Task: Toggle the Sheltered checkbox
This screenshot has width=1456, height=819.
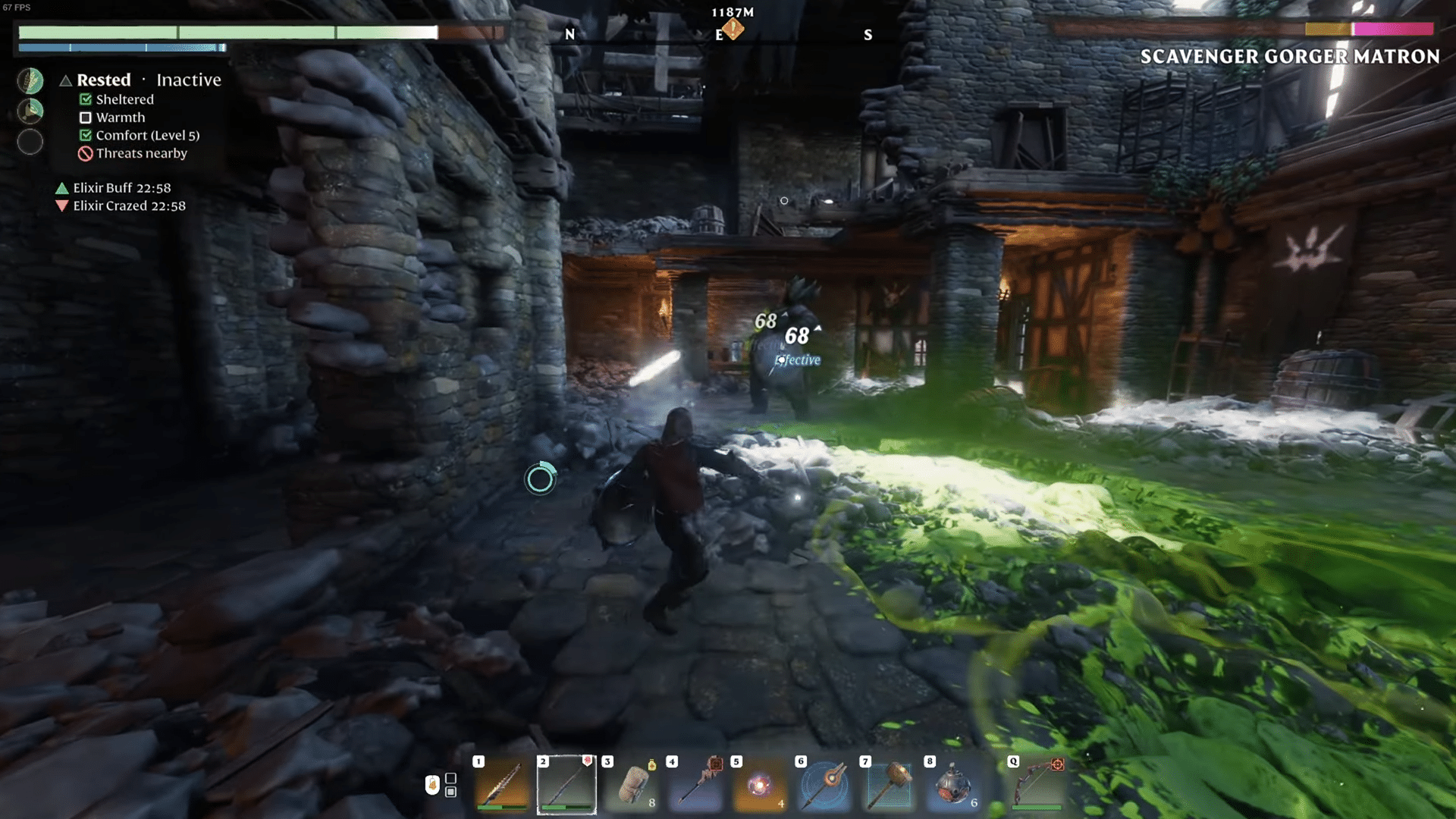Action: pos(84,99)
